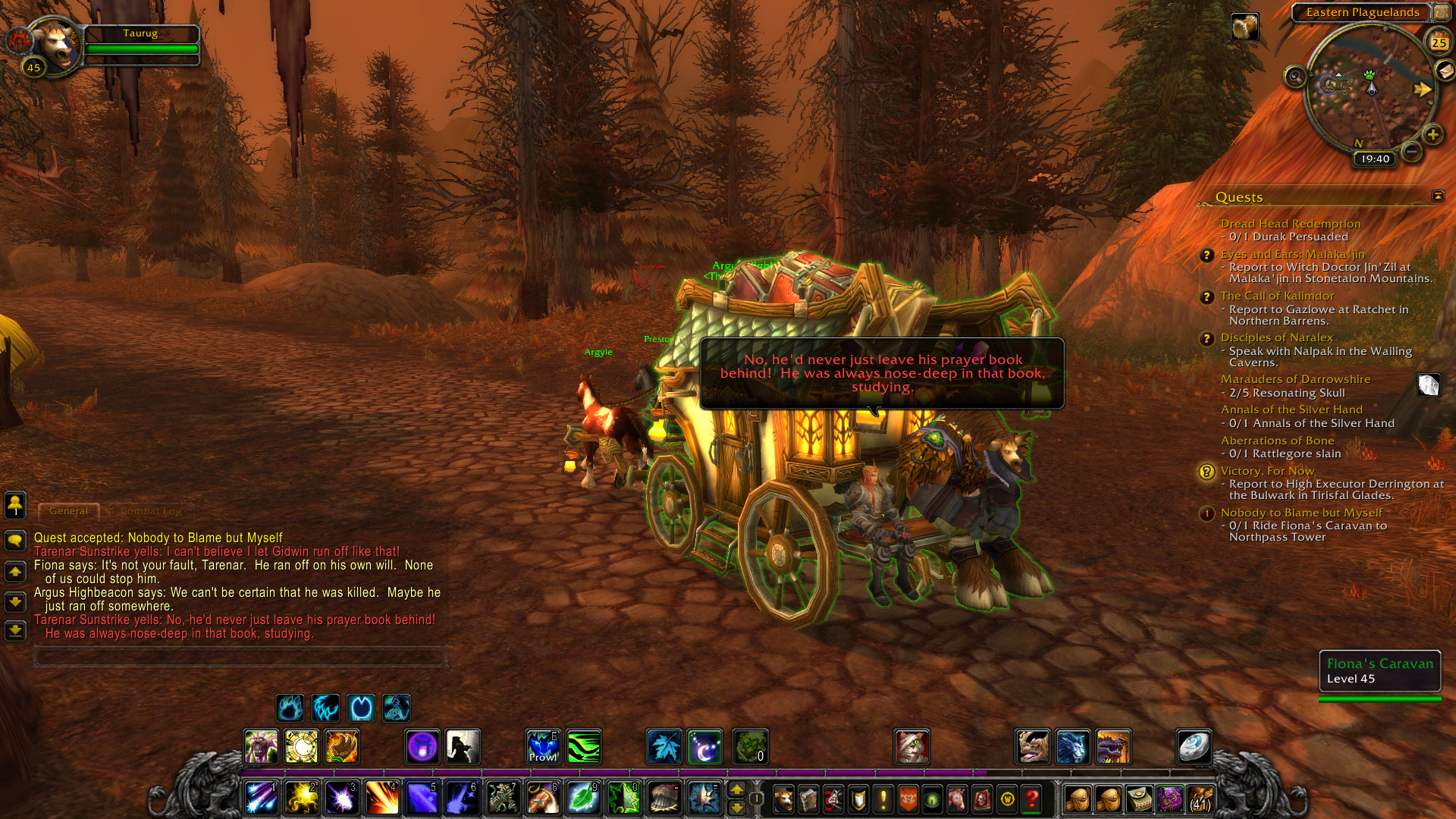
Task: Collapse the Quests tracker panel
Action: click(1438, 196)
